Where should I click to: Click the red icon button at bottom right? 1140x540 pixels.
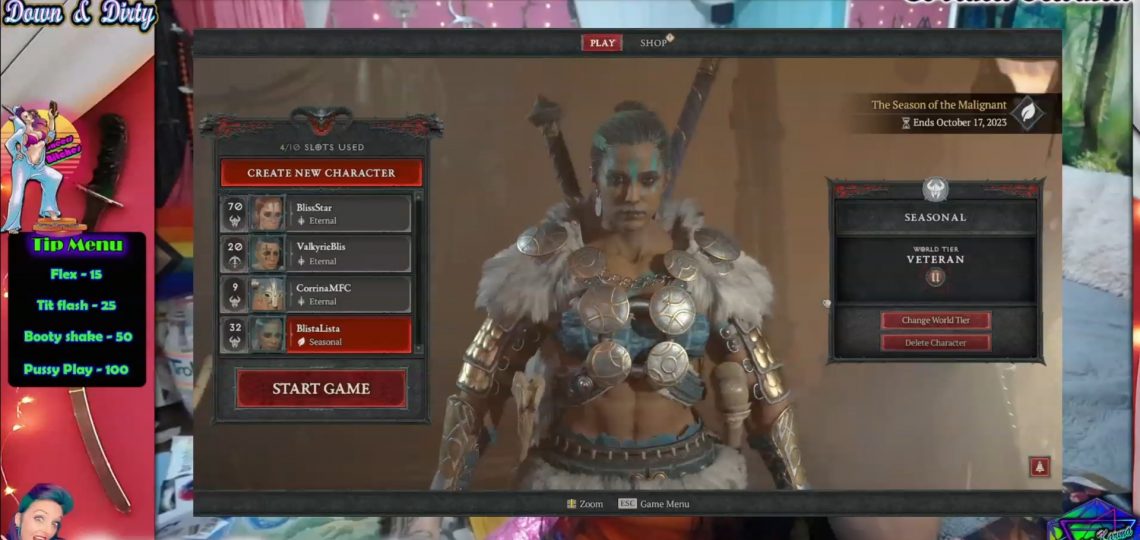1040,467
